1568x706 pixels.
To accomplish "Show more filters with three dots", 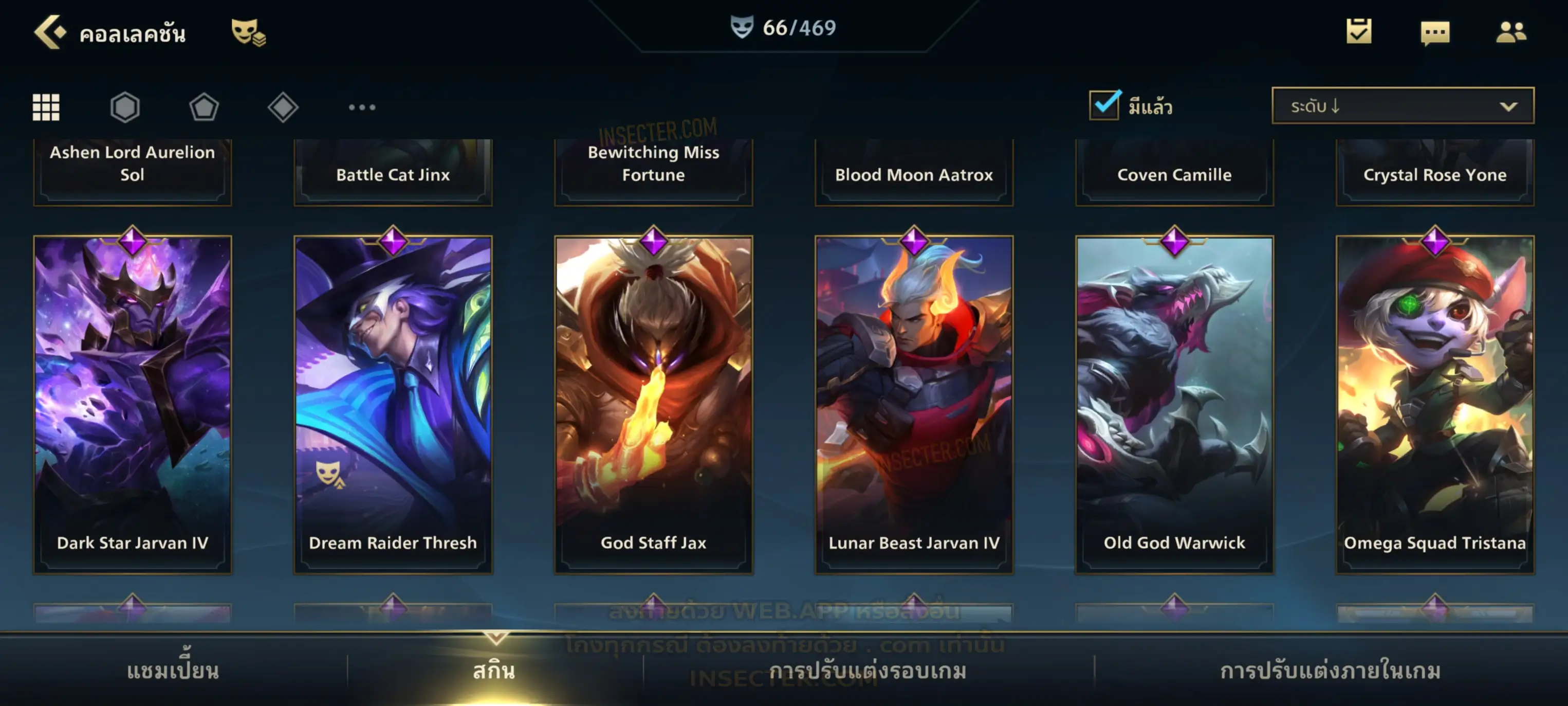I will [x=362, y=107].
